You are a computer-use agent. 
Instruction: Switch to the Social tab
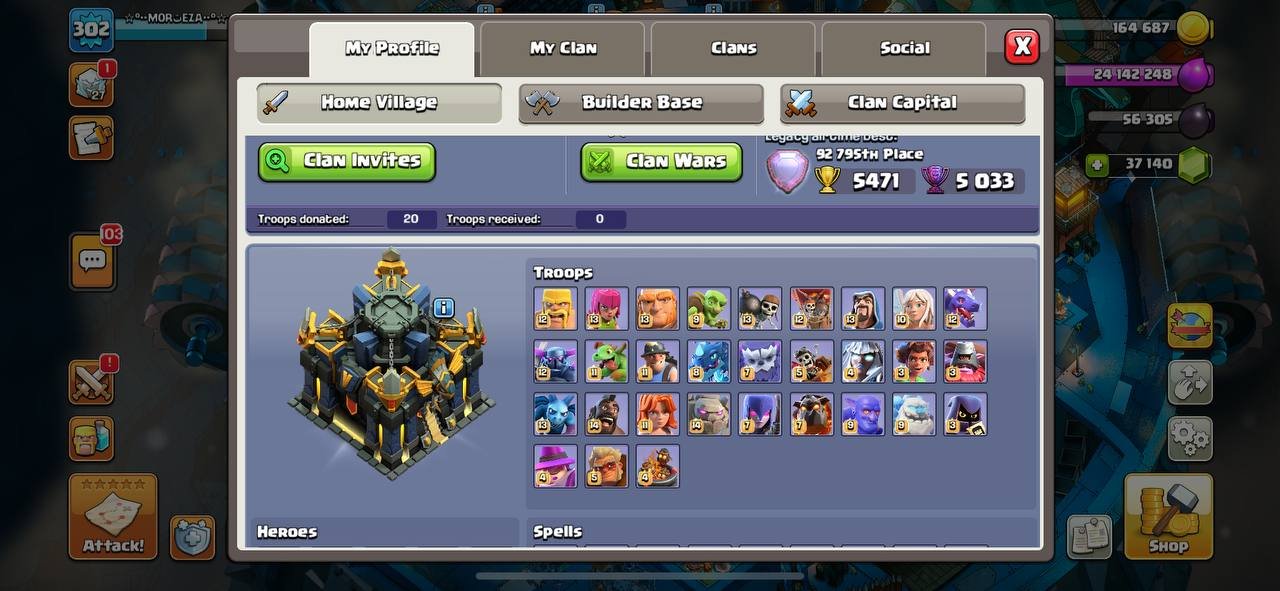pyautogui.click(x=904, y=48)
